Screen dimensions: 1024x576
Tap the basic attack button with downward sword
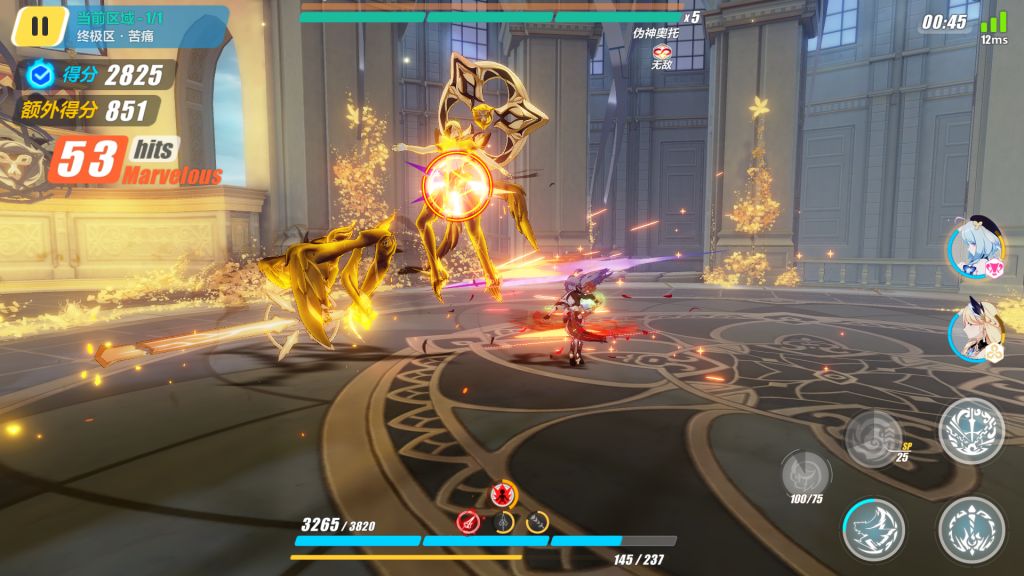coord(971,529)
